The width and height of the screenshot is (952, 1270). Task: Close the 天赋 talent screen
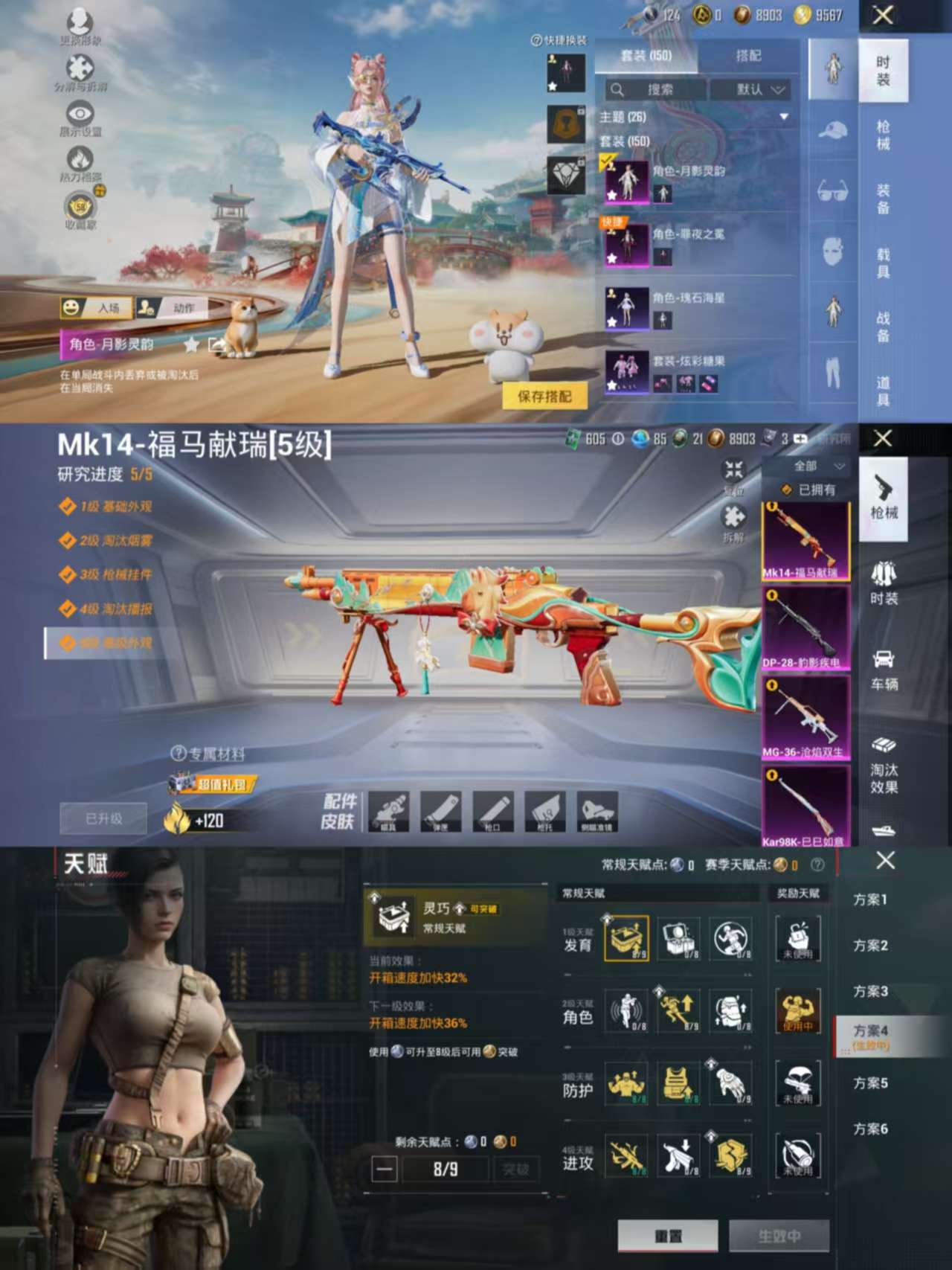[885, 861]
